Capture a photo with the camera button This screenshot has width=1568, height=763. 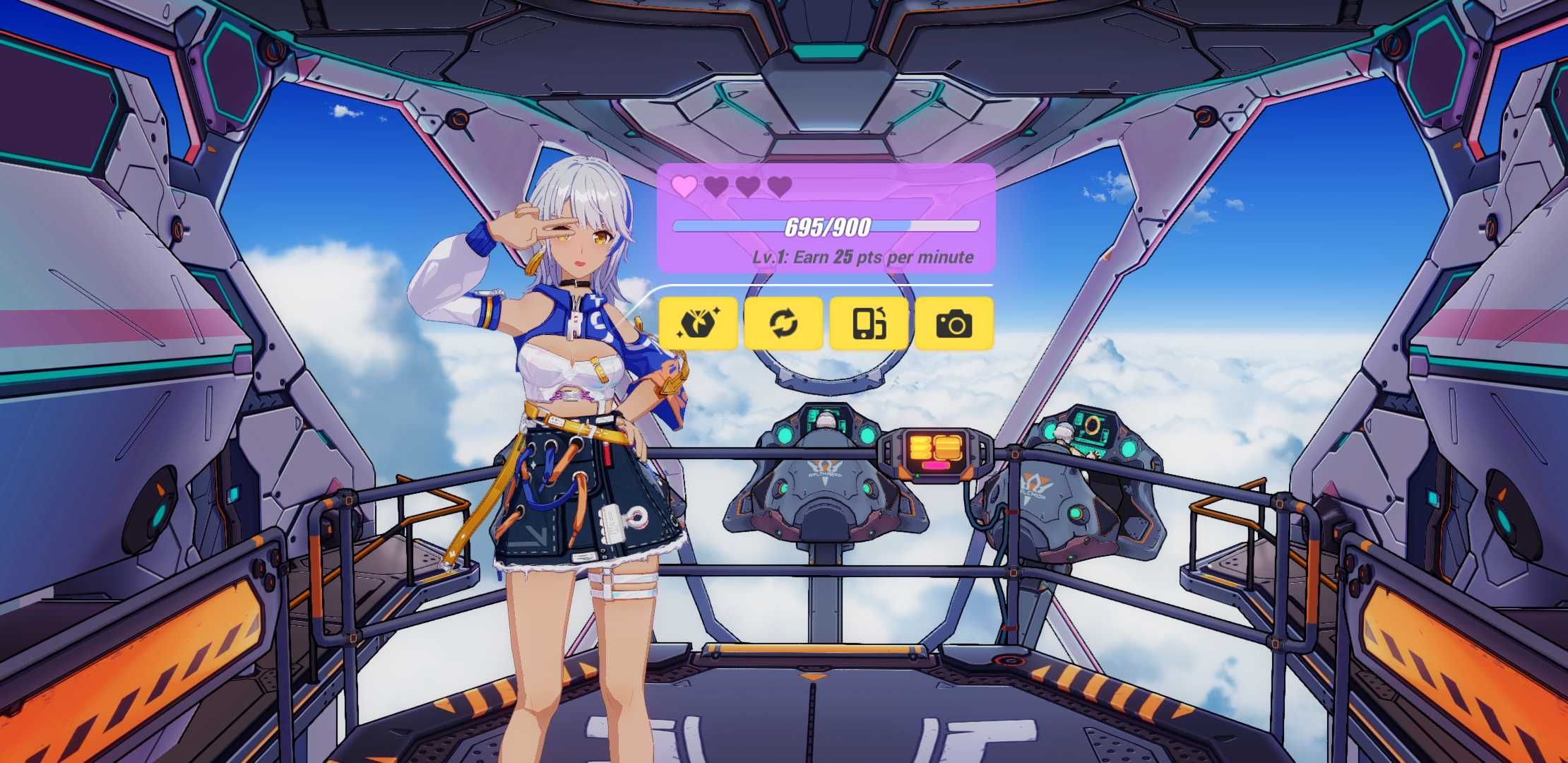[x=956, y=324]
